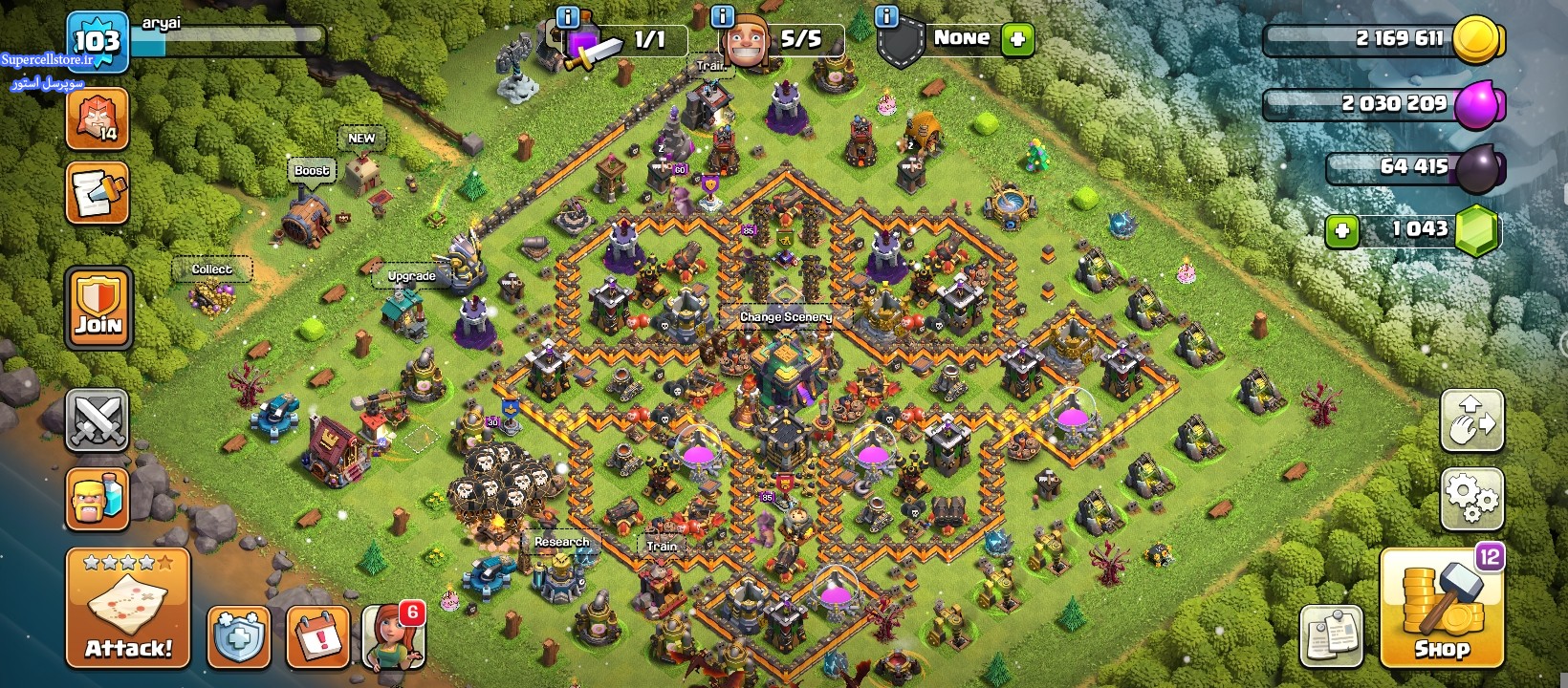Open the clipboard layout editor
Screen dimensions: 1568x688
click(1331, 635)
